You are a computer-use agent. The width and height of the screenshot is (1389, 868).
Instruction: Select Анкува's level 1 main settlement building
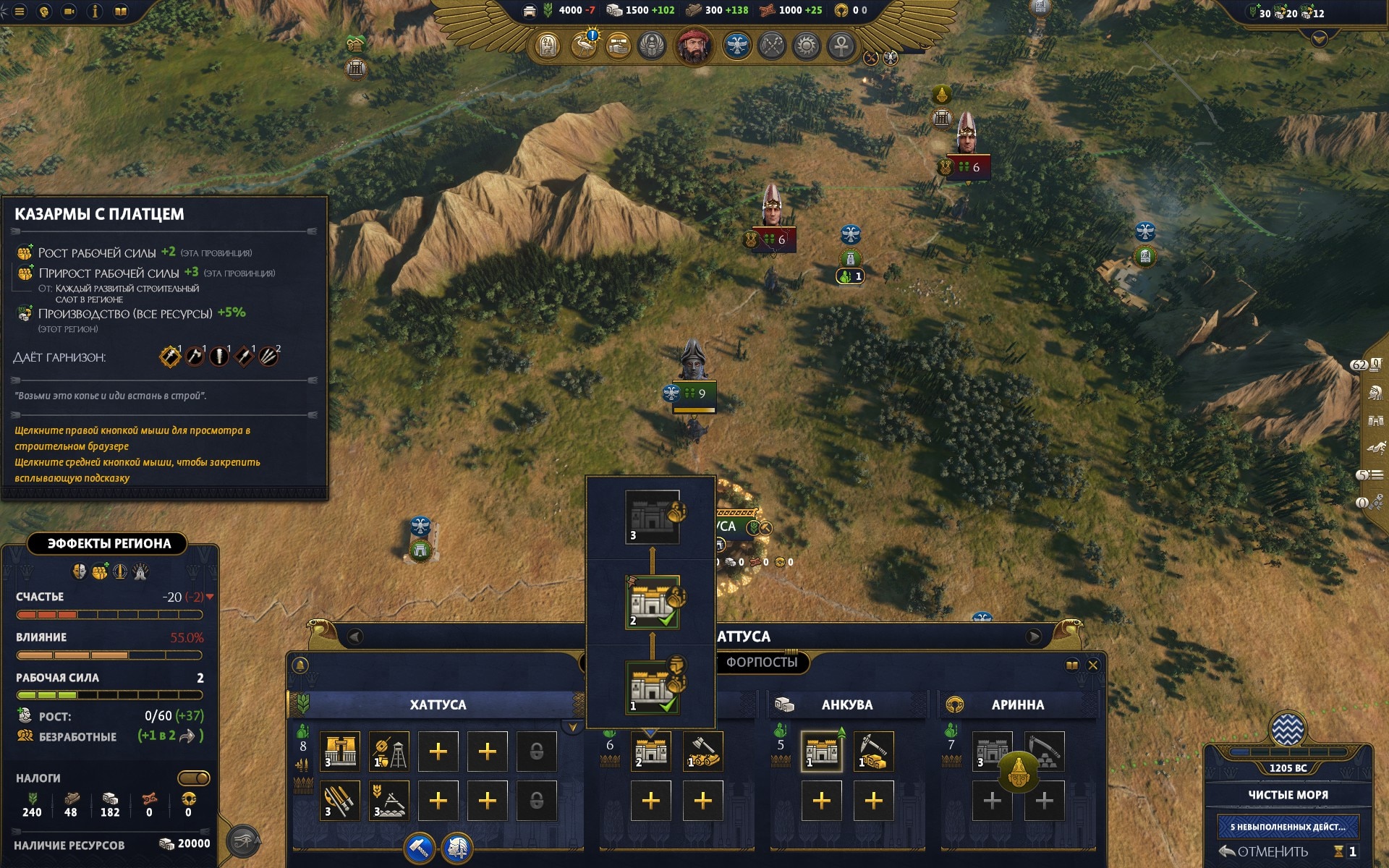click(x=821, y=752)
